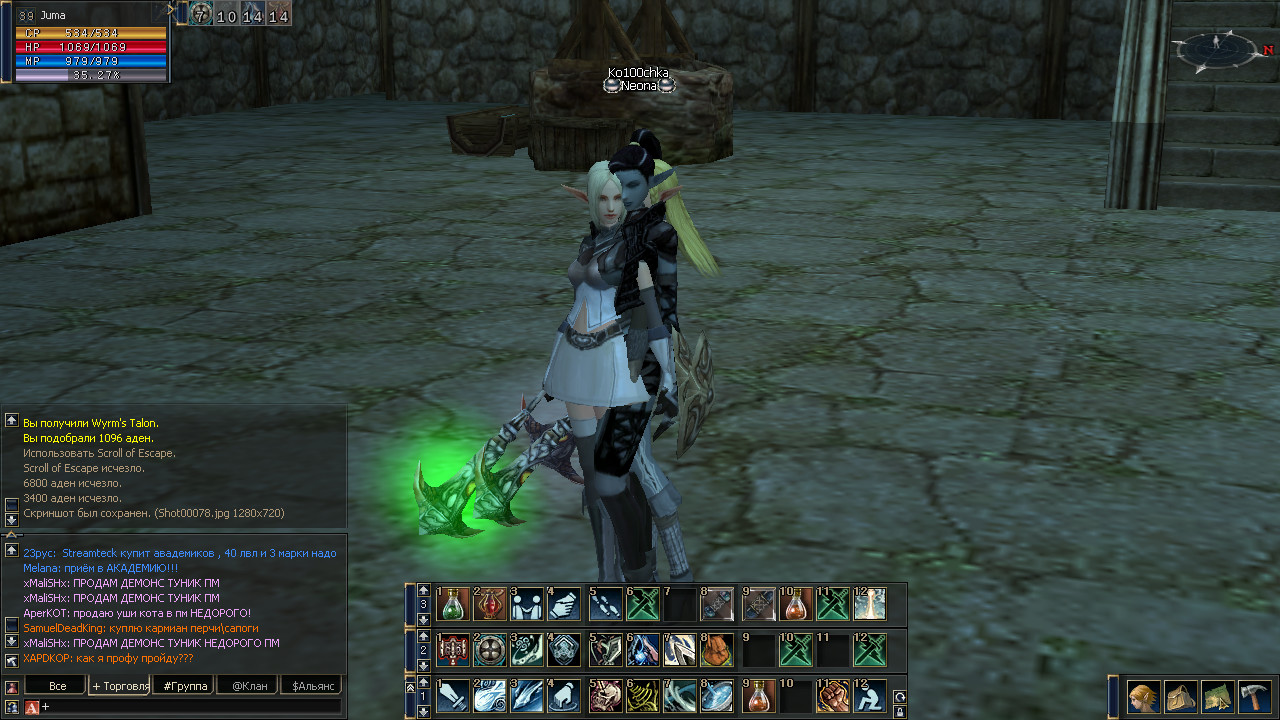Click the chat message input field
Screen dimensions: 1280x720
pos(190,707)
